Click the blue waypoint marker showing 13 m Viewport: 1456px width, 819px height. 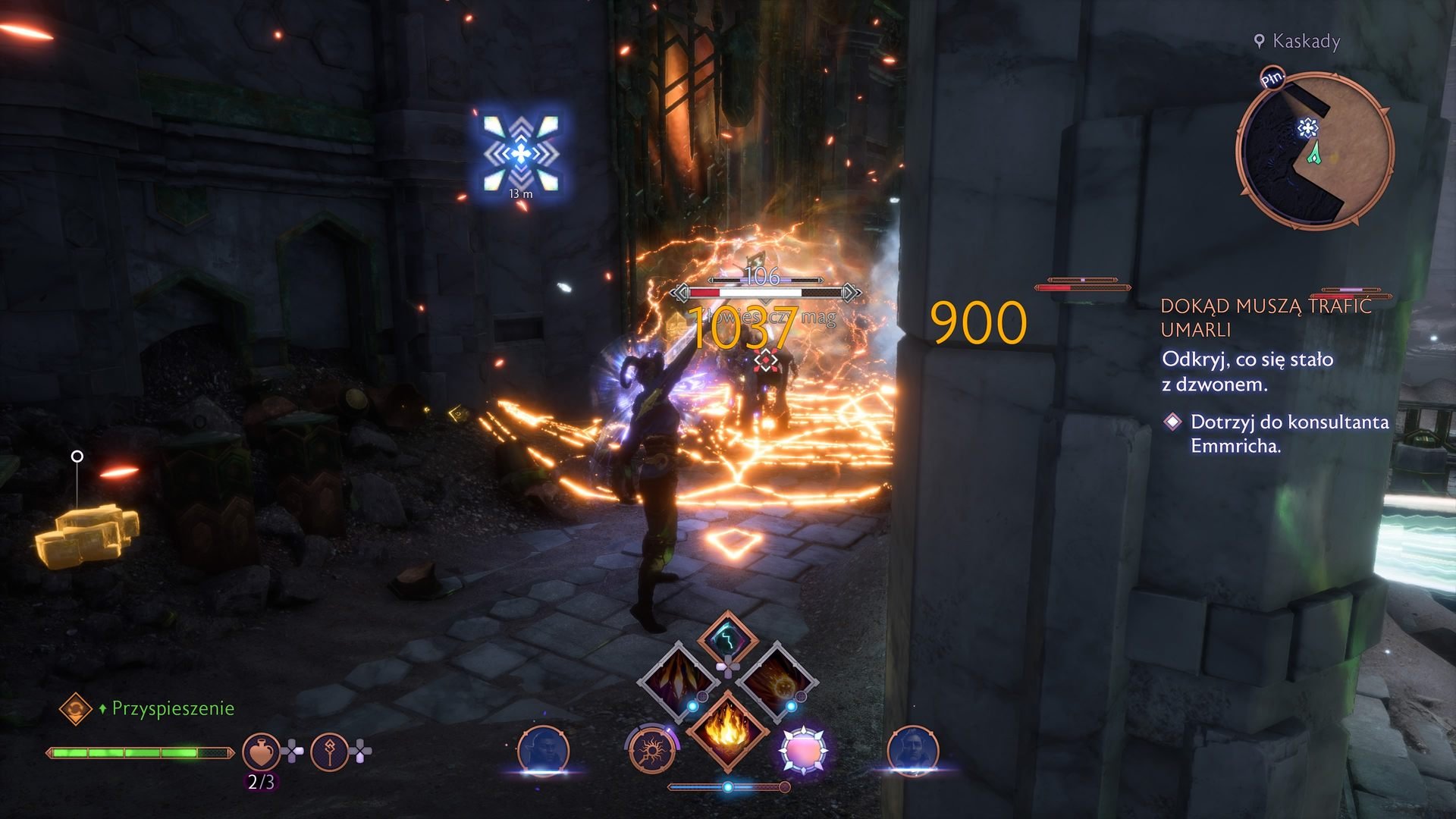point(520,154)
